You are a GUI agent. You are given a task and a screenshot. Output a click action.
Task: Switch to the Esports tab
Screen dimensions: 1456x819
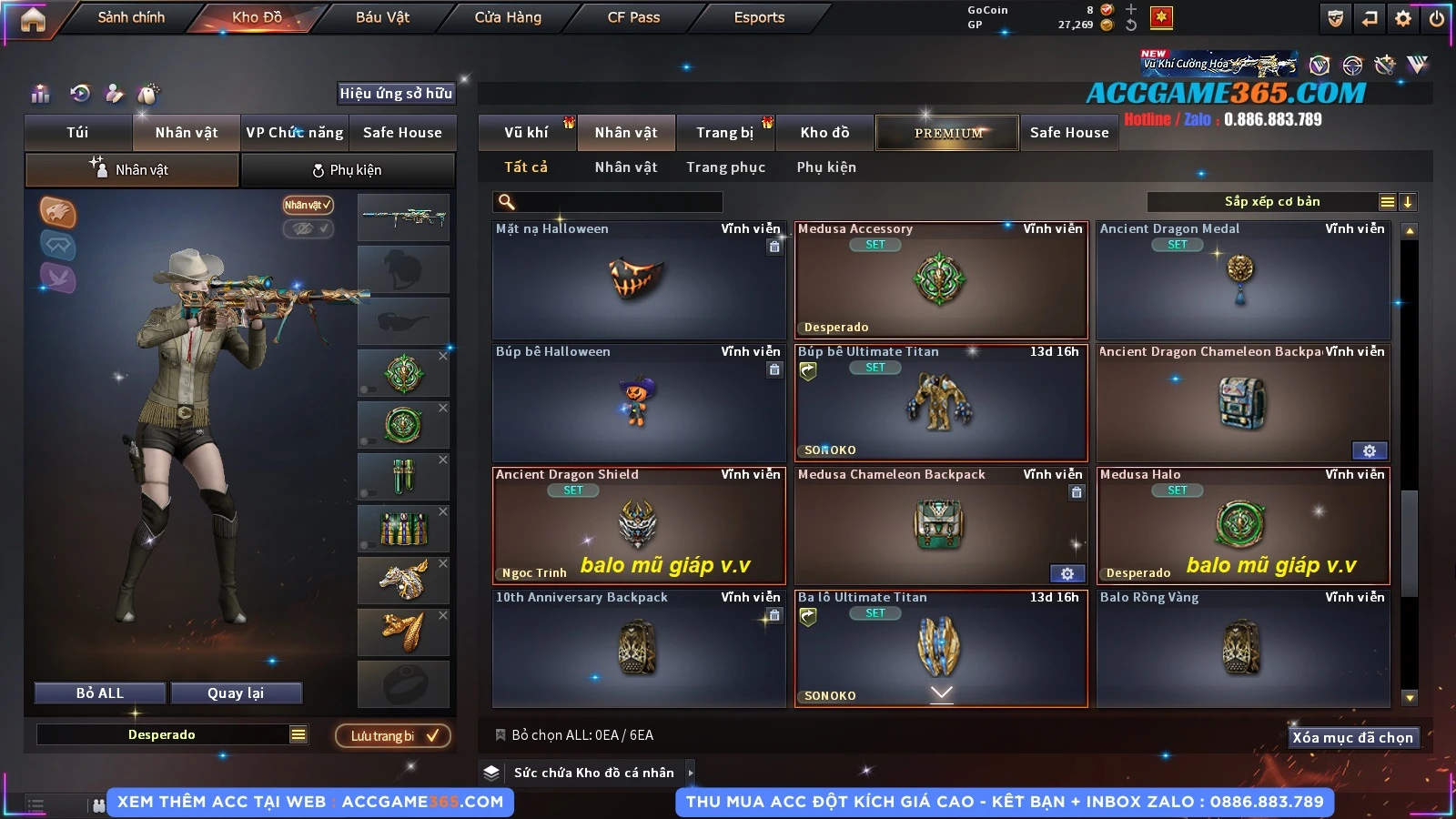point(759,17)
